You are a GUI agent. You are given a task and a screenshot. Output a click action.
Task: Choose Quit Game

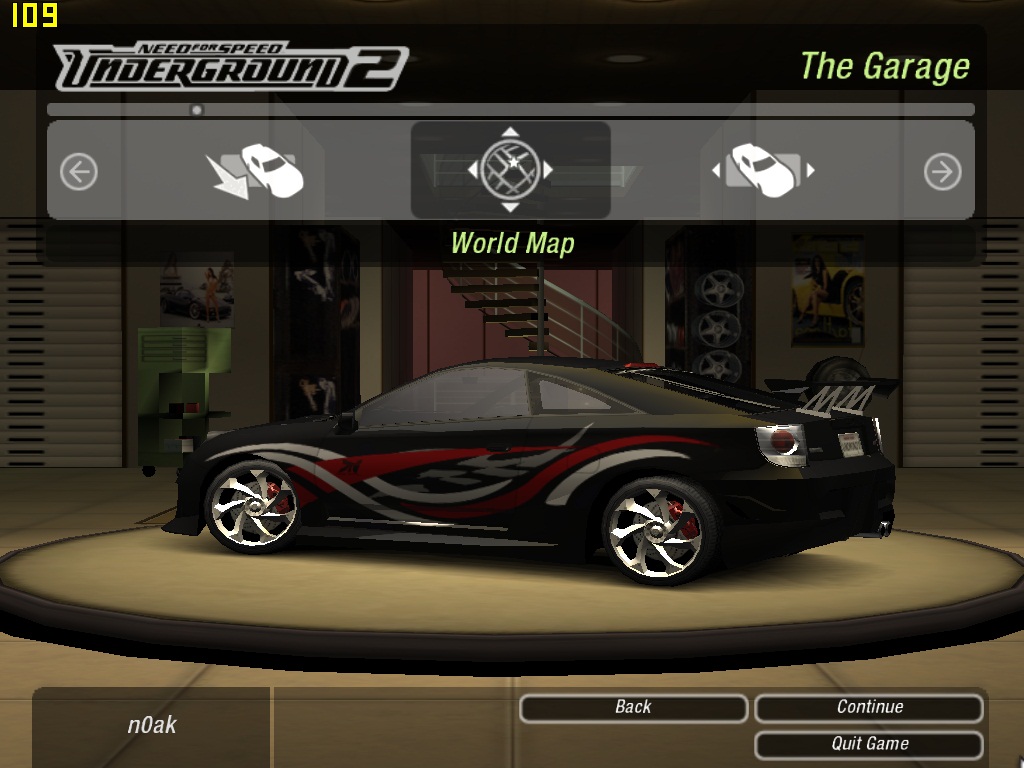pyautogui.click(x=869, y=744)
